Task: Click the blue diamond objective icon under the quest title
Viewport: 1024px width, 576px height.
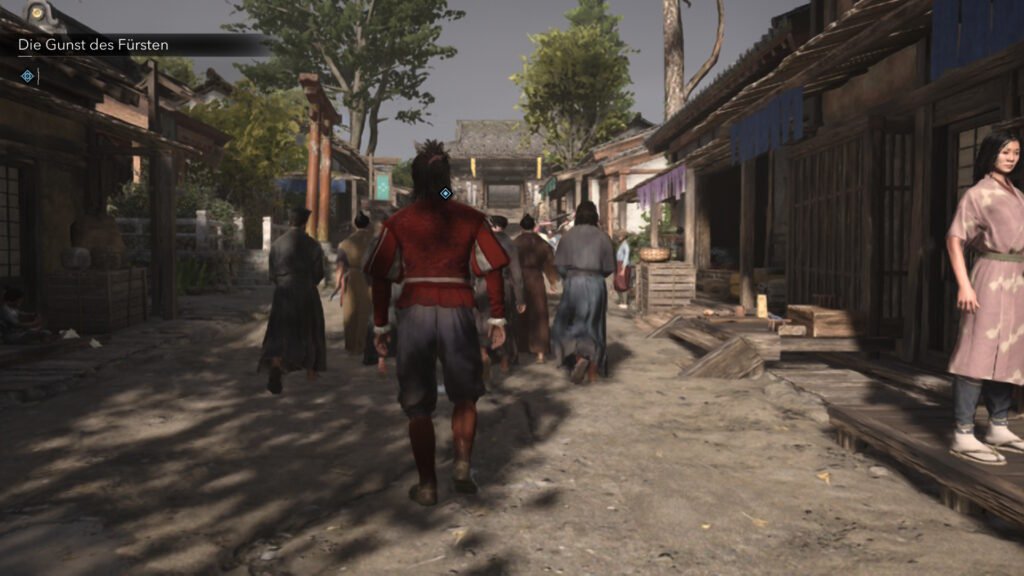Action: 27,76
